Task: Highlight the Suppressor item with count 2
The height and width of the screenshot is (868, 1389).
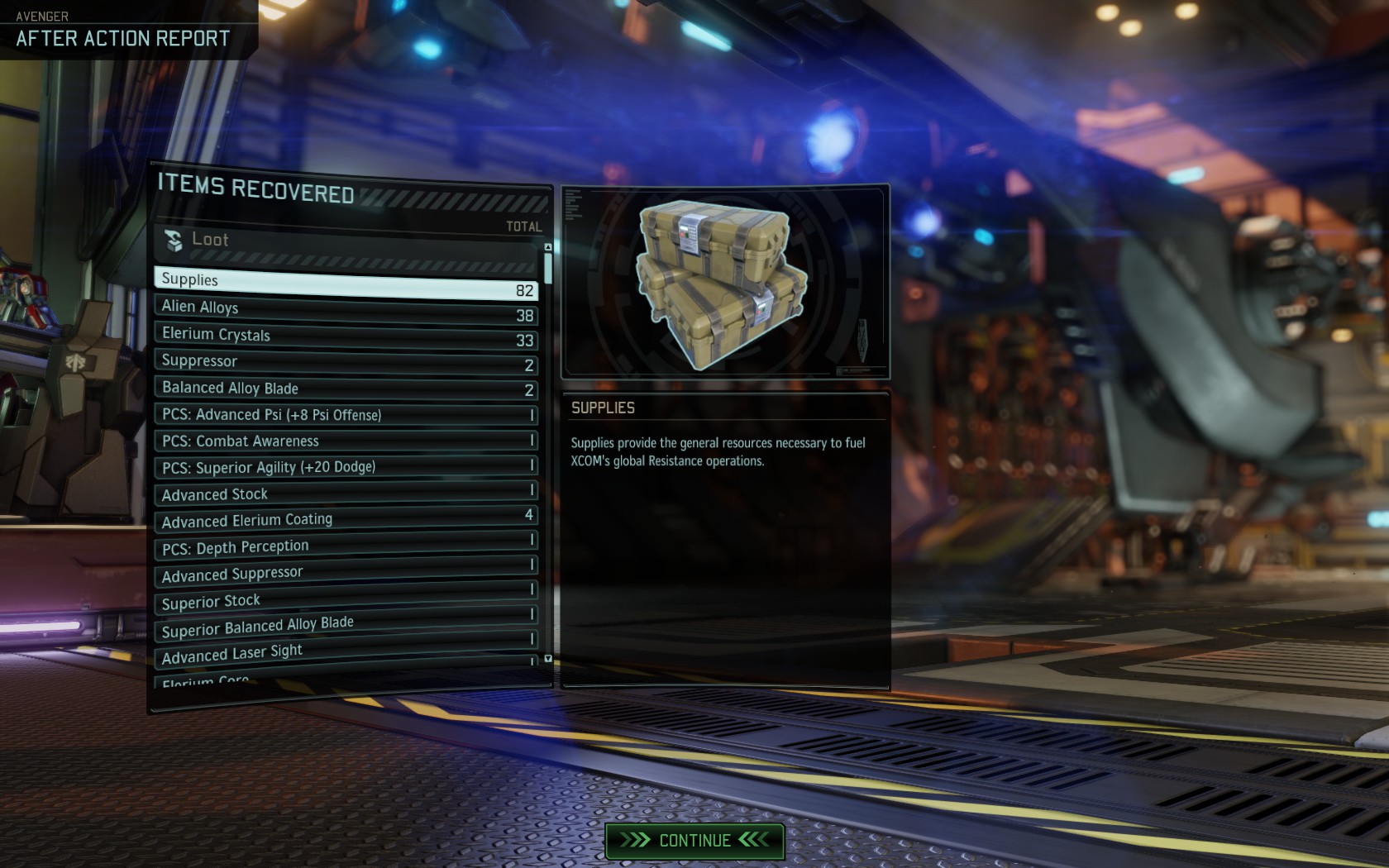Action: pyautogui.click(x=346, y=362)
